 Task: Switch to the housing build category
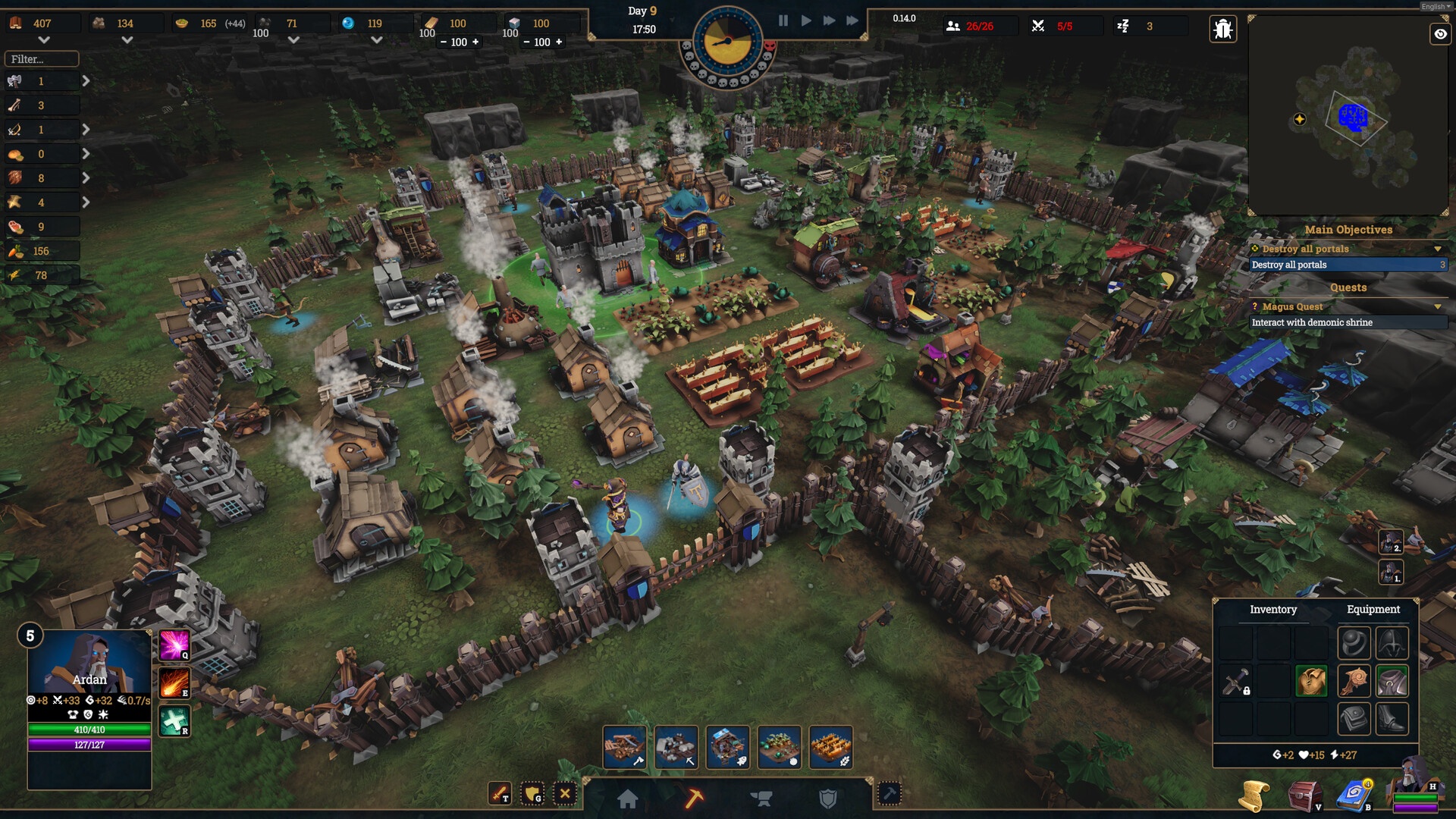point(628,799)
